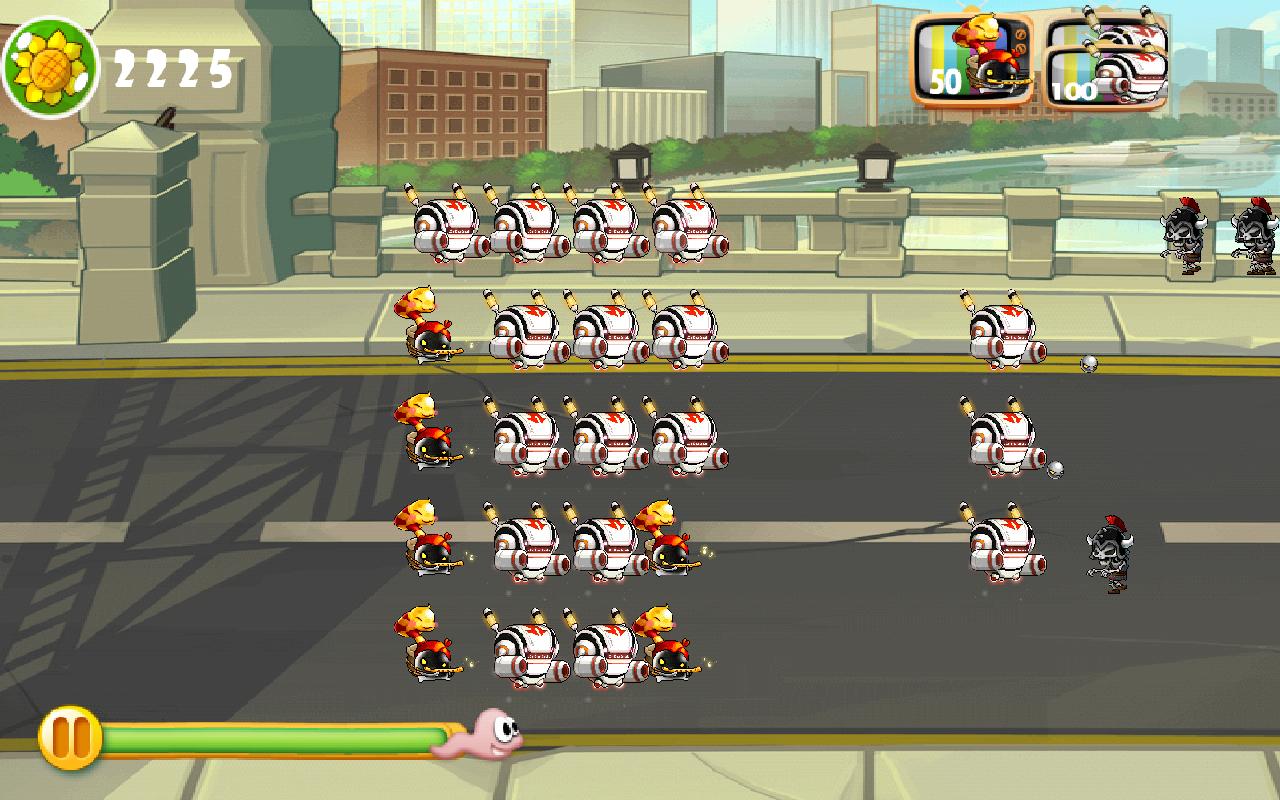The image size is (1280, 800).
Task: Click the knobs on the bee card TV
Action: point(1021,42)
